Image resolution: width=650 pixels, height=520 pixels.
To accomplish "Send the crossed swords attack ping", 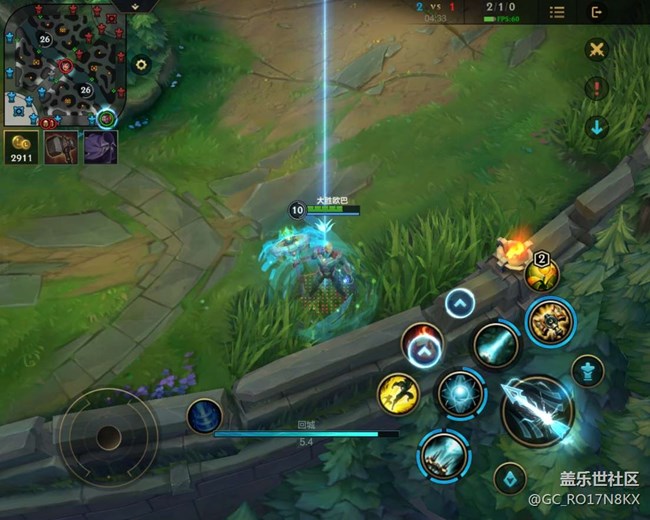I will tap(597, 50).
